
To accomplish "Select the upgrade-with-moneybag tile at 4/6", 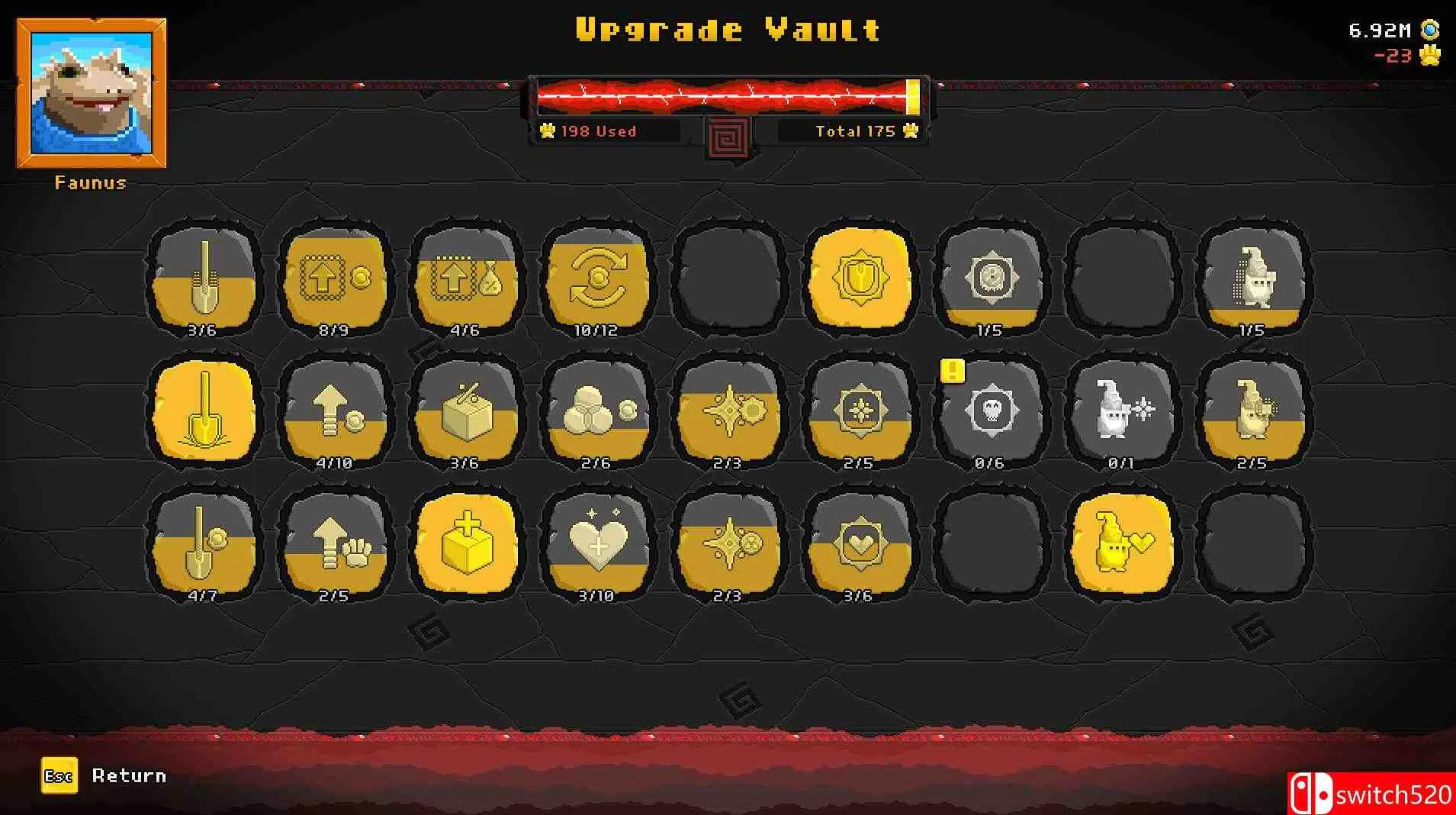I will coord(466,279).
